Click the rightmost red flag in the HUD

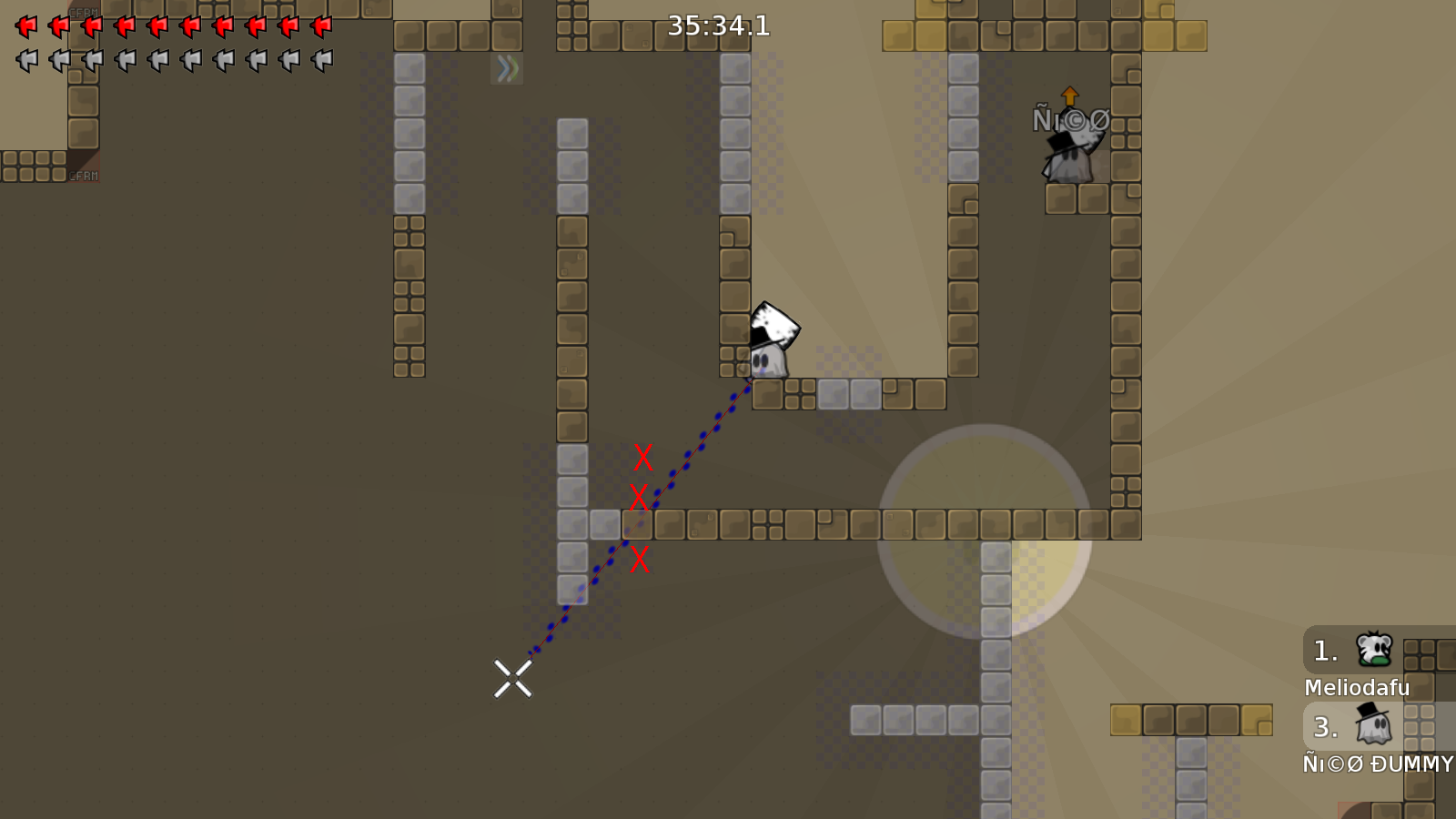click(x=319, y=25)
